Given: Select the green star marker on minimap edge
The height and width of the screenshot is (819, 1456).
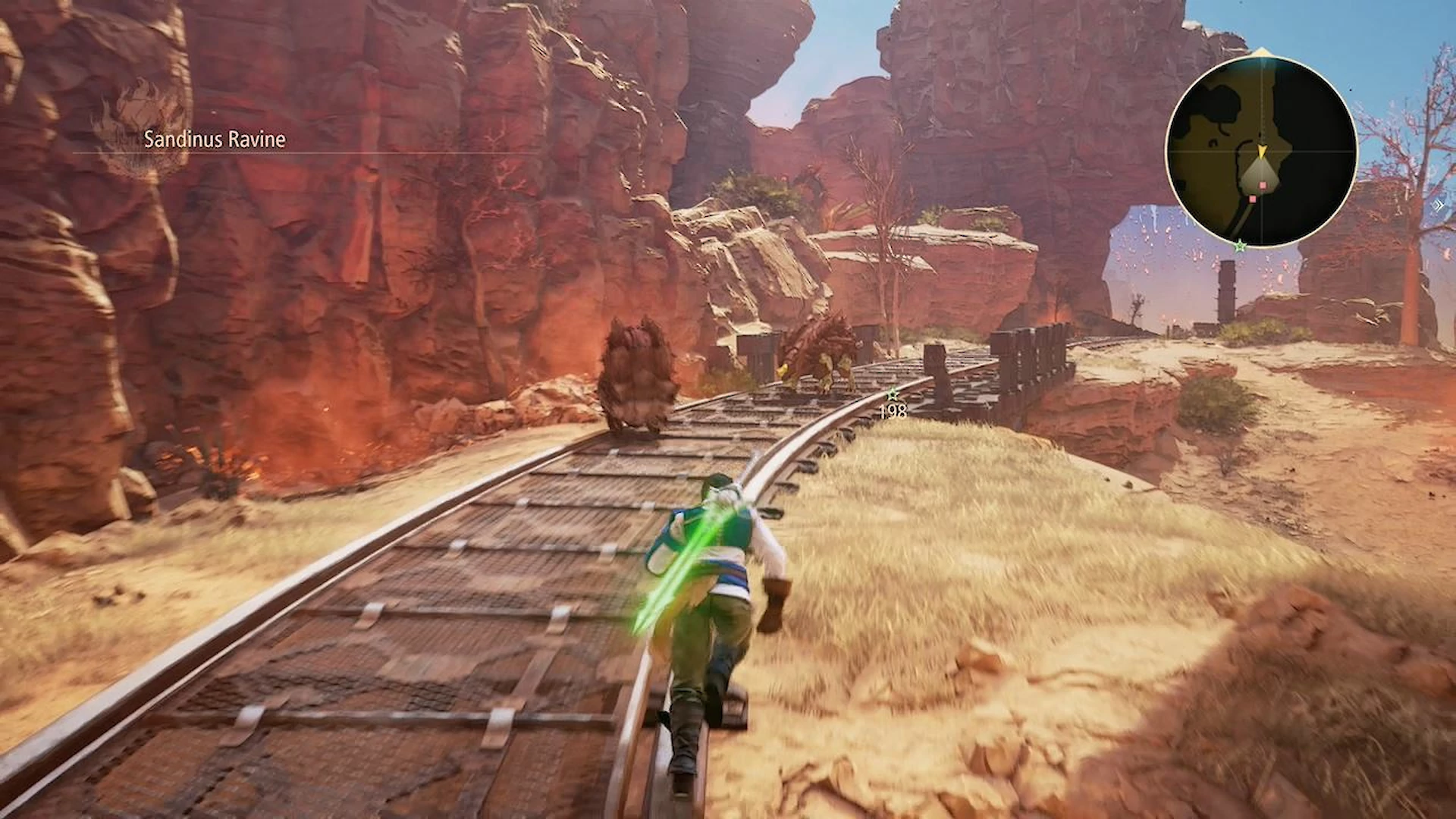Looking at the screenshot, I should (x=1240, y=246).
